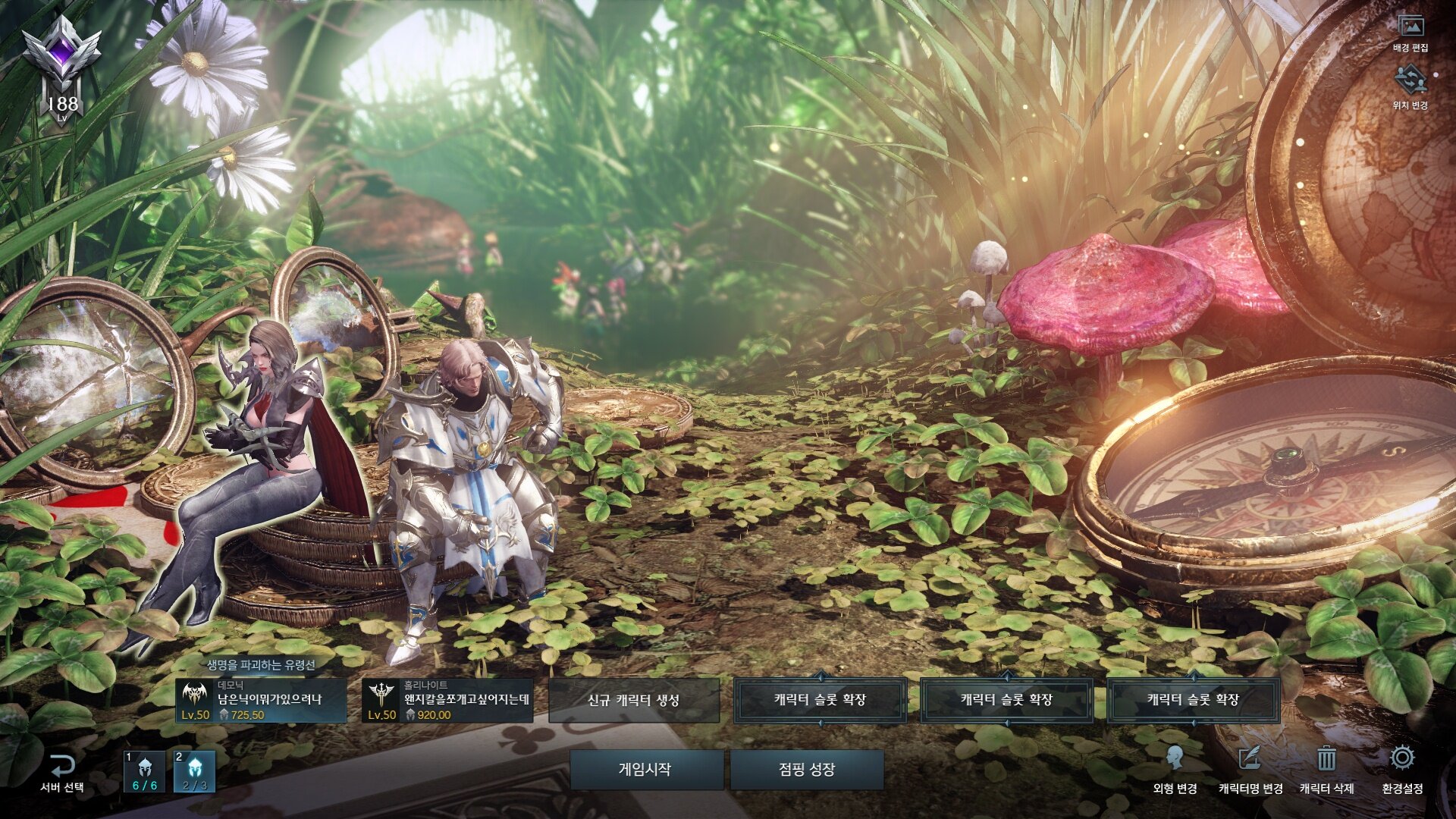This screenshot has width=1456, height=819.
Task: Return to server selection (서버 선택)
Action: coord(62,772)
